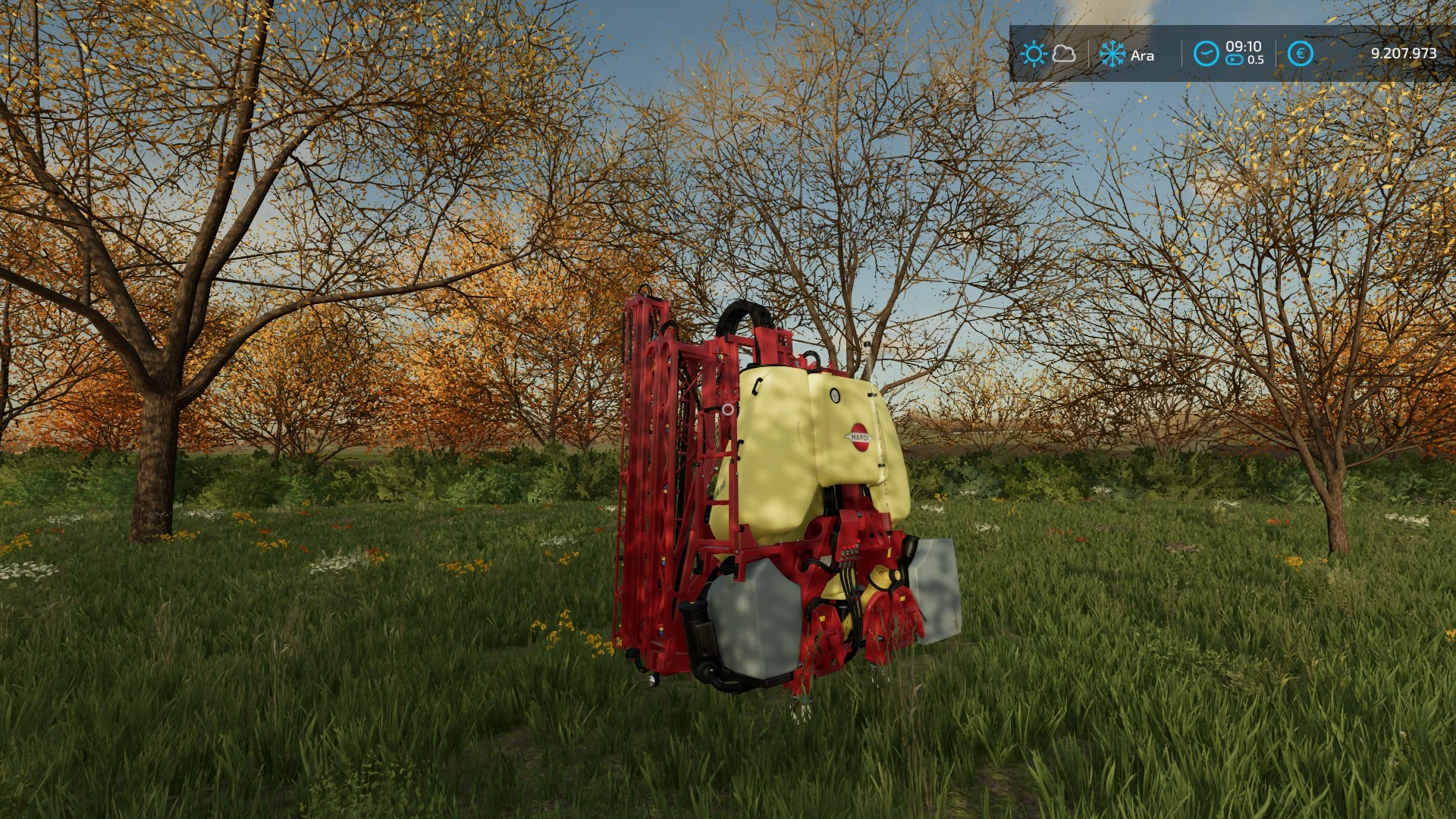Adjust the 0.5 timescale value
Viewport: 1456px width, 819px height.
(x=1256, y=60)
